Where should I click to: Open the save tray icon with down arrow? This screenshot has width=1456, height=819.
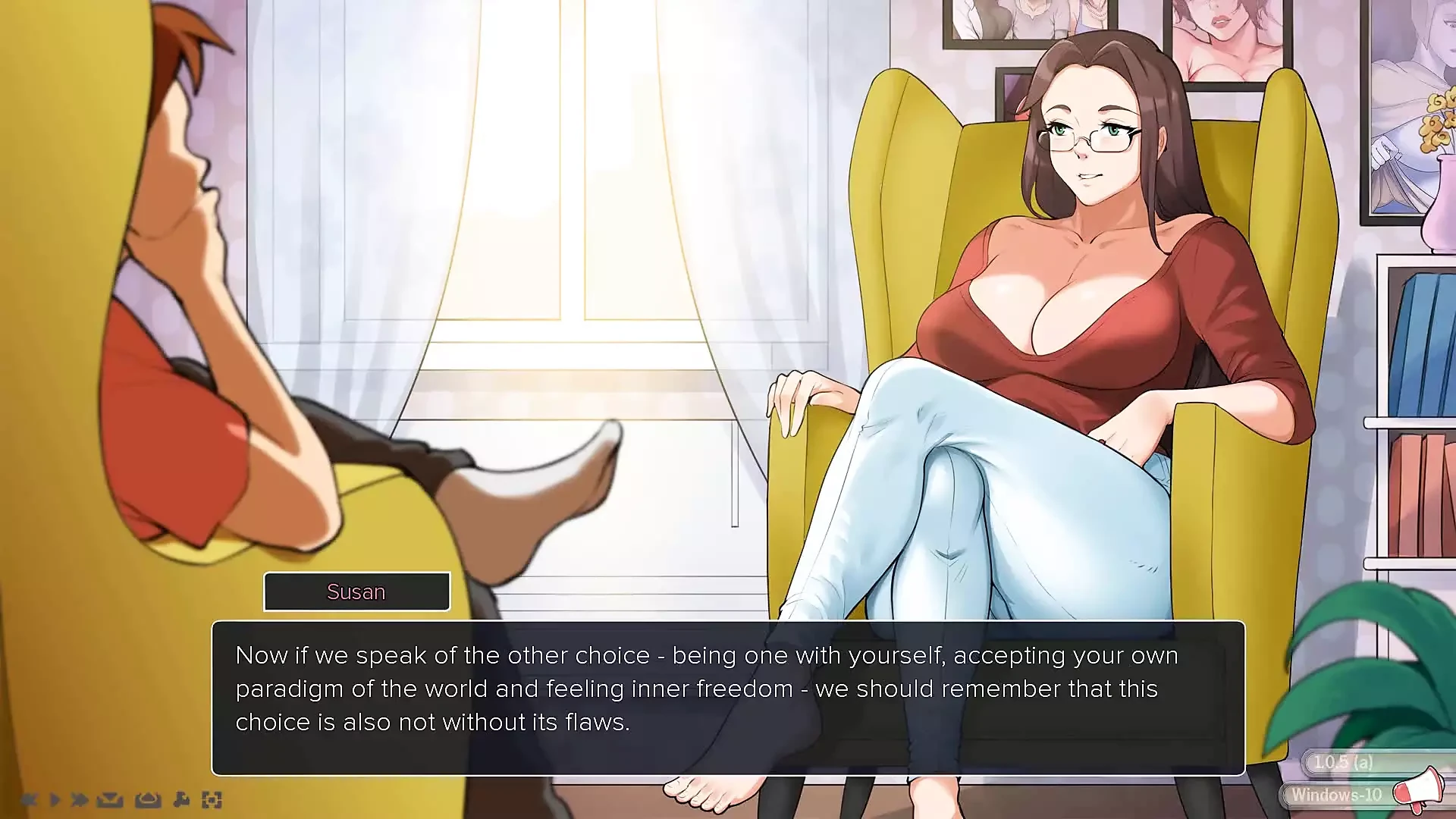(111, 799)
